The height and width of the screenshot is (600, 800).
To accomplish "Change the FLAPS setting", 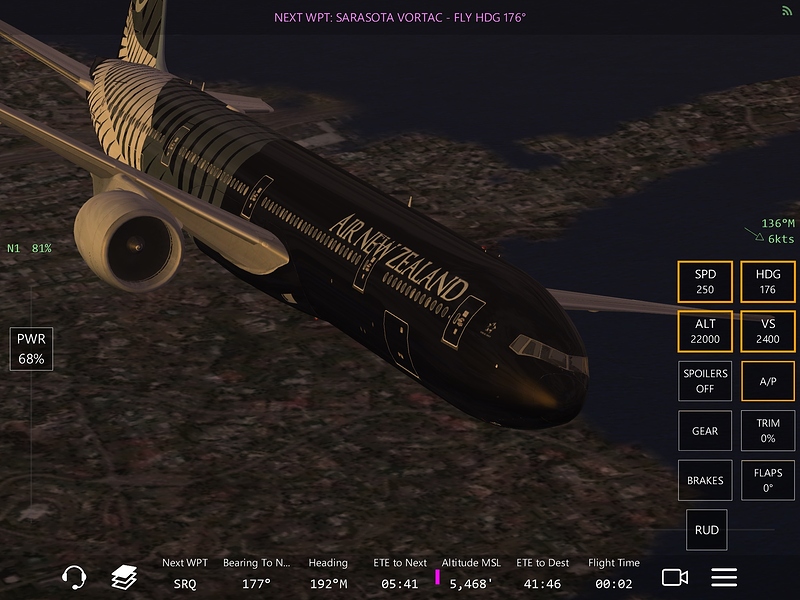I will click(x=768, y=480).
